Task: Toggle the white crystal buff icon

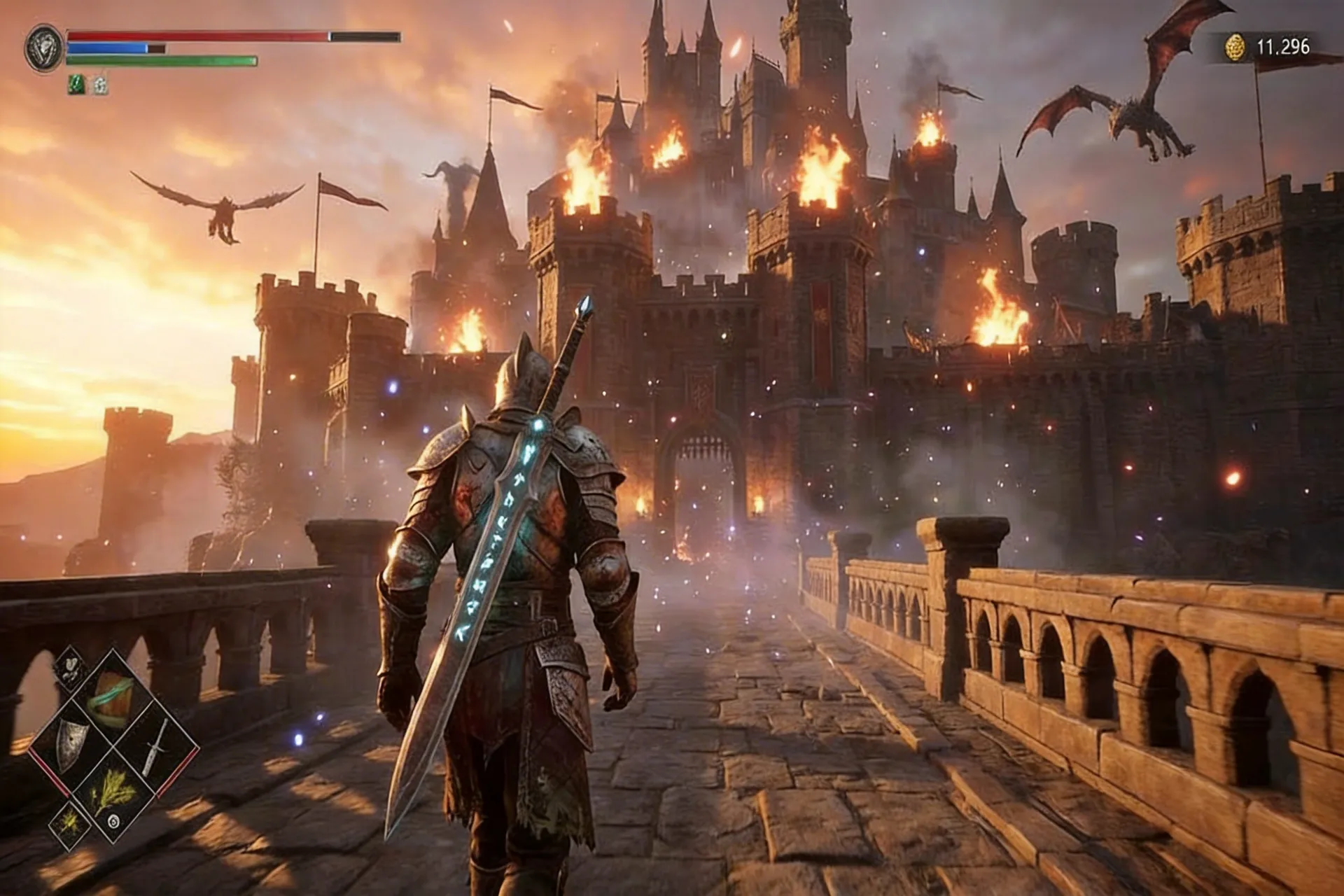Action: (99, 85)
